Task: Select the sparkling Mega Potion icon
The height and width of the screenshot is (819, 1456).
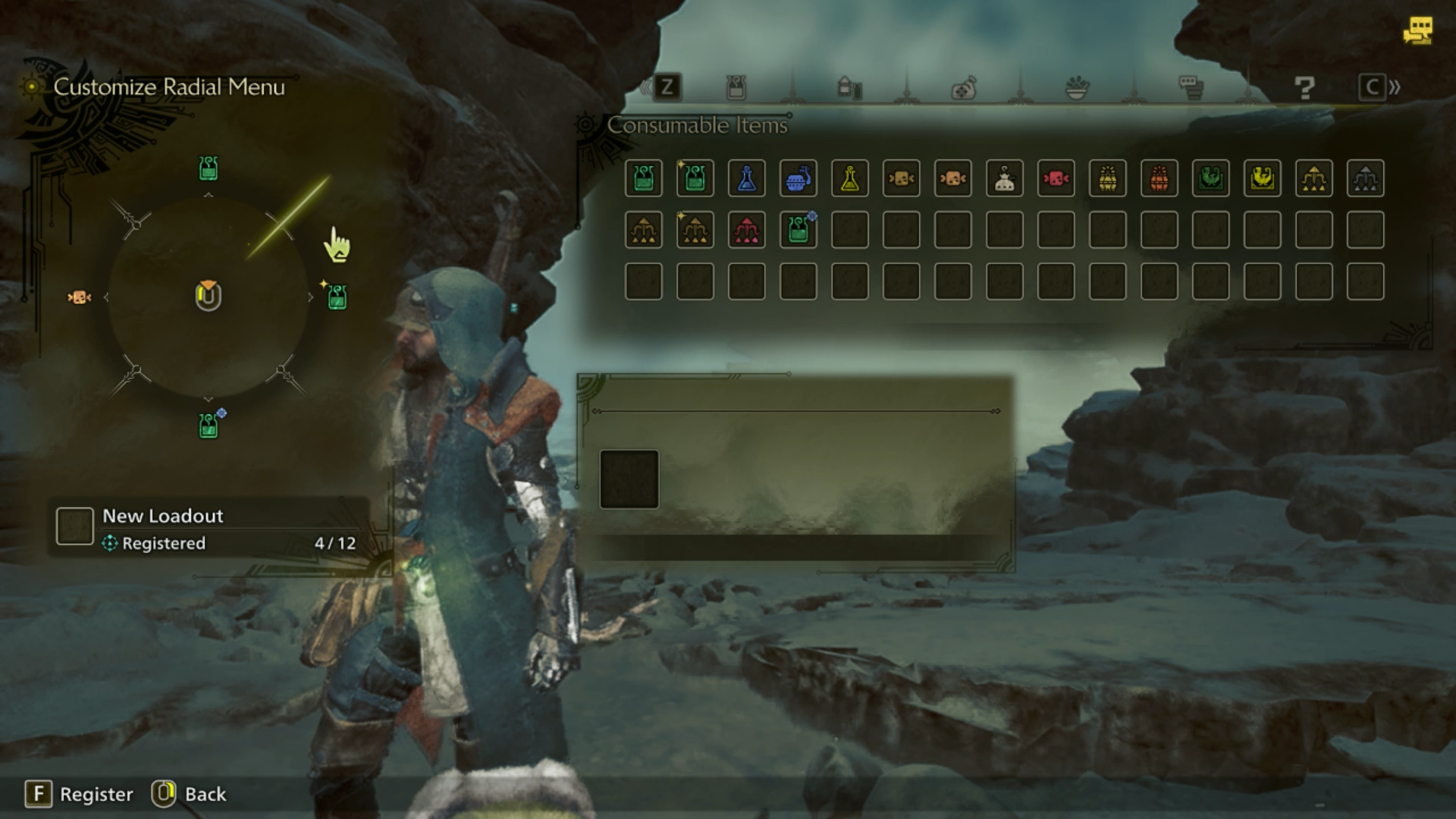Action: pyautogui.click(x=695, y=178)
